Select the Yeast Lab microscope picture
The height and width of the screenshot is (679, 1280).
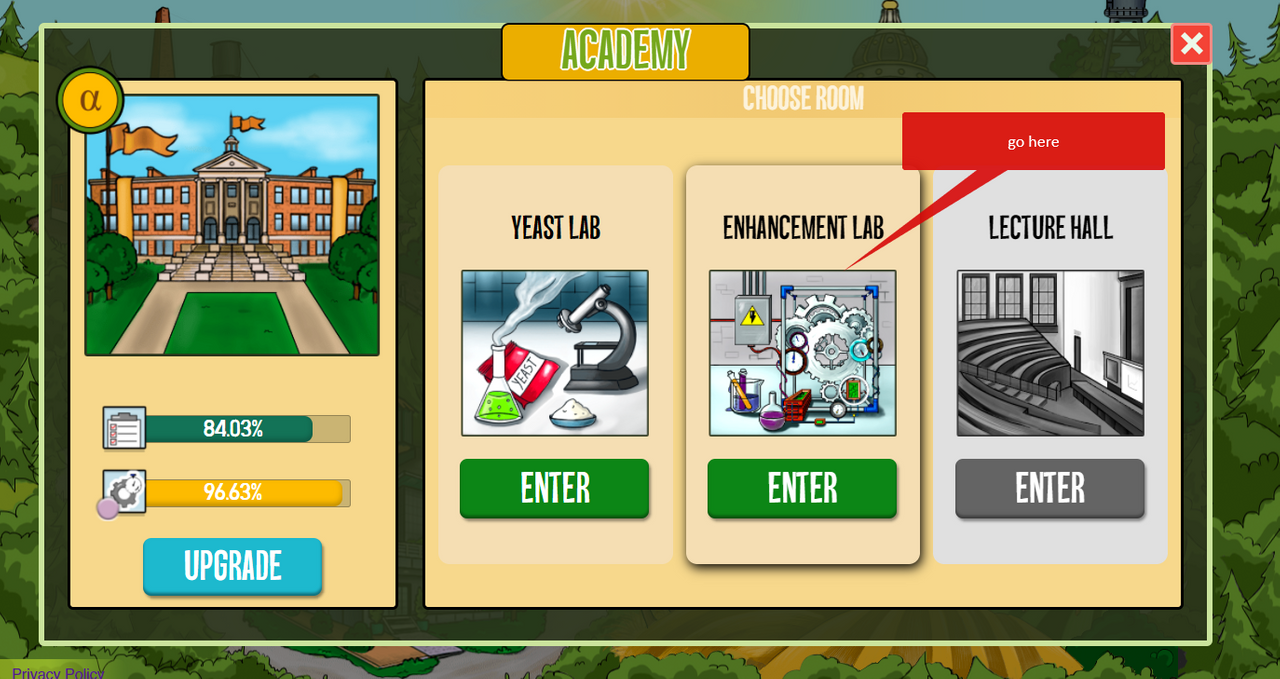(x=554, y=353)
